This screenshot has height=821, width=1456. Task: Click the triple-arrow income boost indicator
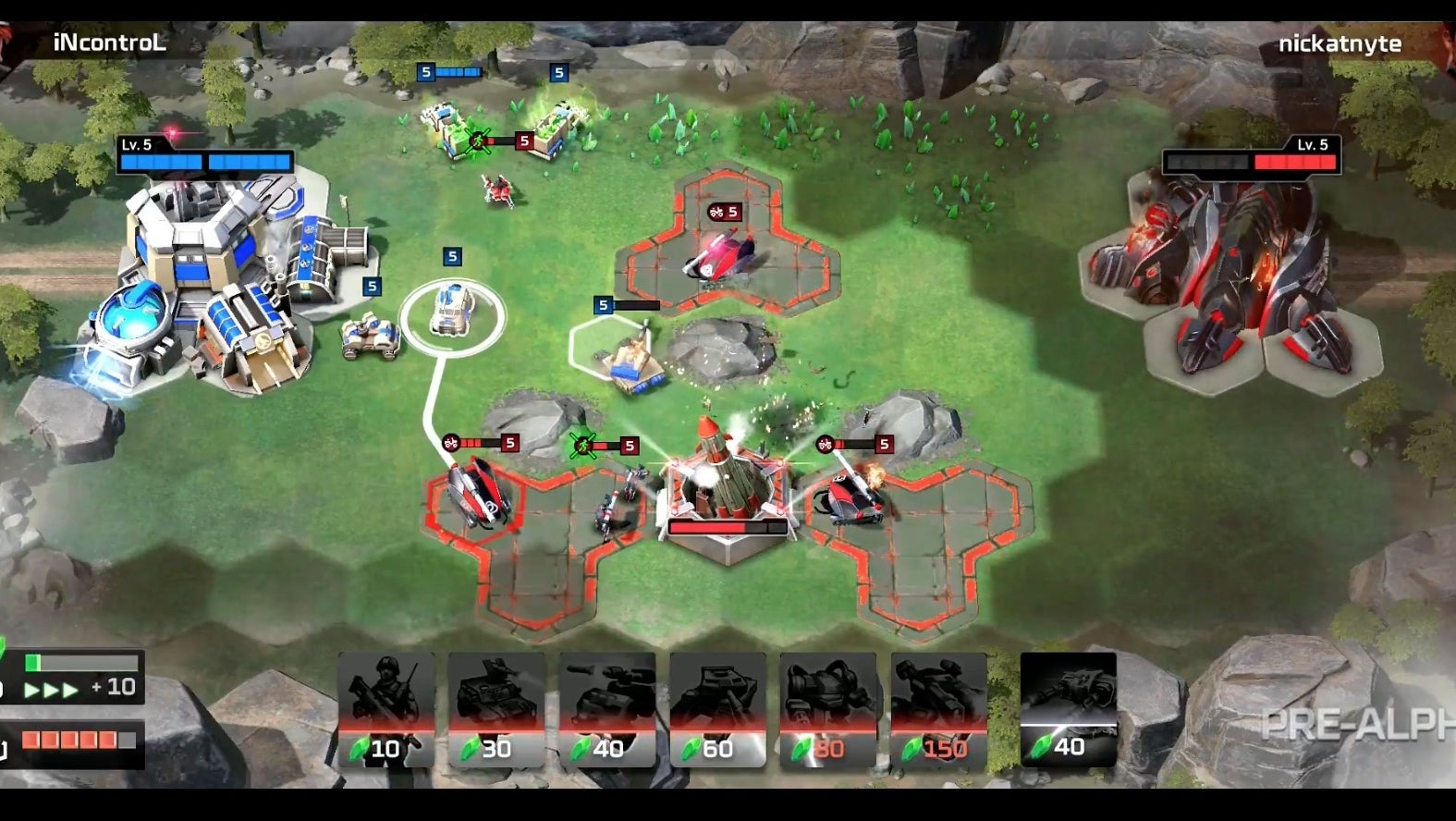tap(53, 689)
